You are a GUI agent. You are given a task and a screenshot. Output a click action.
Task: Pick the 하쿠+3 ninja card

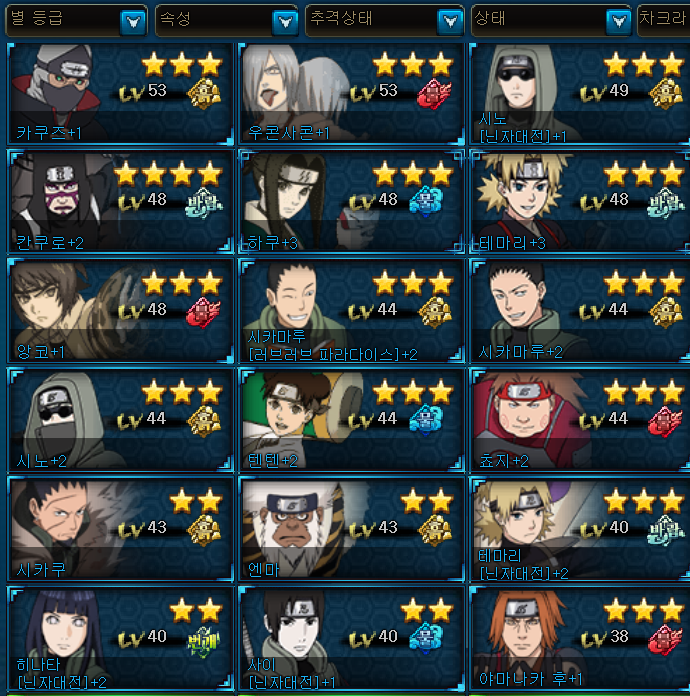(x=350, y=203)
